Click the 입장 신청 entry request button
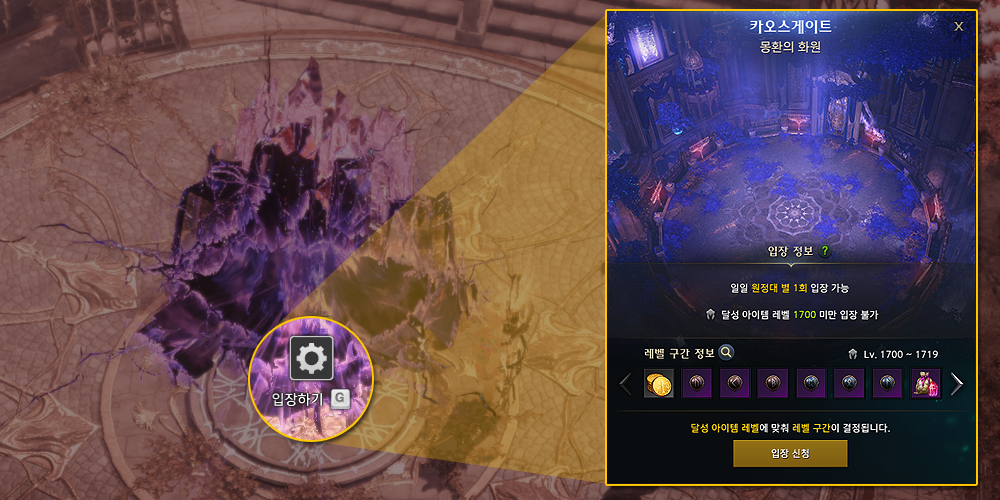This screenshot has width=1000, height=500. tap(790, 454)
